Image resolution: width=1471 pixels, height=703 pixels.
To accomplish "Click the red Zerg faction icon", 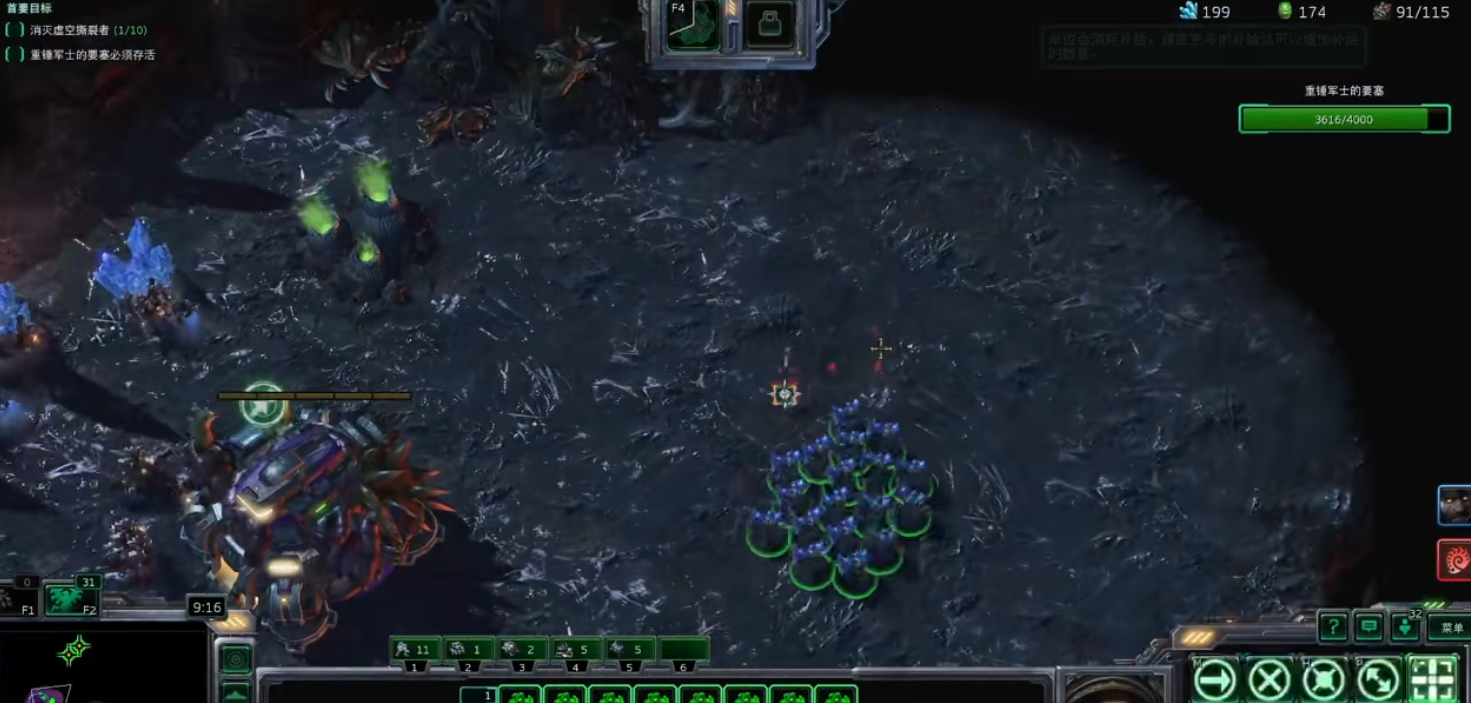I will point(1454,559).
